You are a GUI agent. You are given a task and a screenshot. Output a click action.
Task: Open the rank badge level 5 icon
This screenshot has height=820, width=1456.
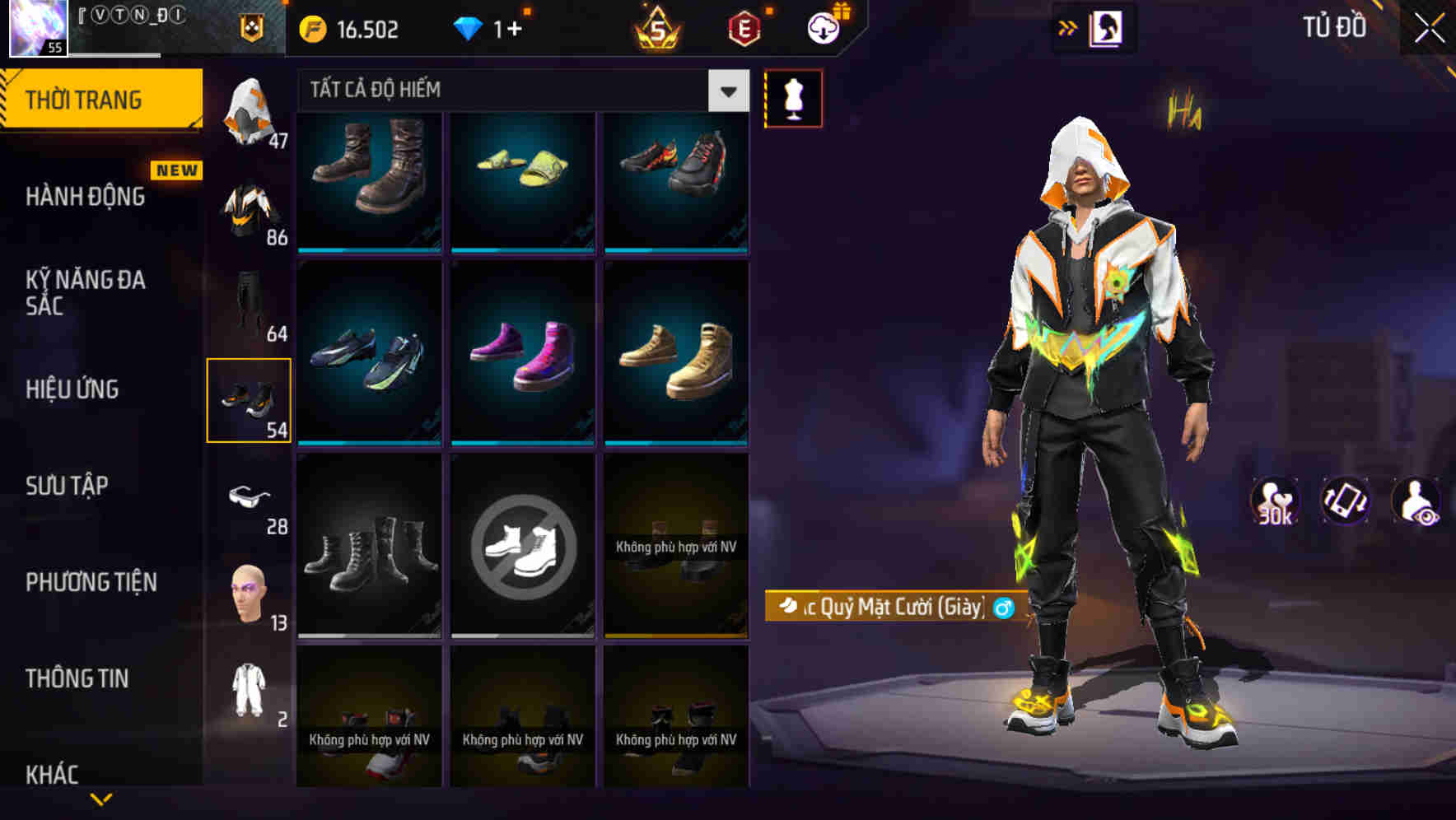[x=656, y=30]
